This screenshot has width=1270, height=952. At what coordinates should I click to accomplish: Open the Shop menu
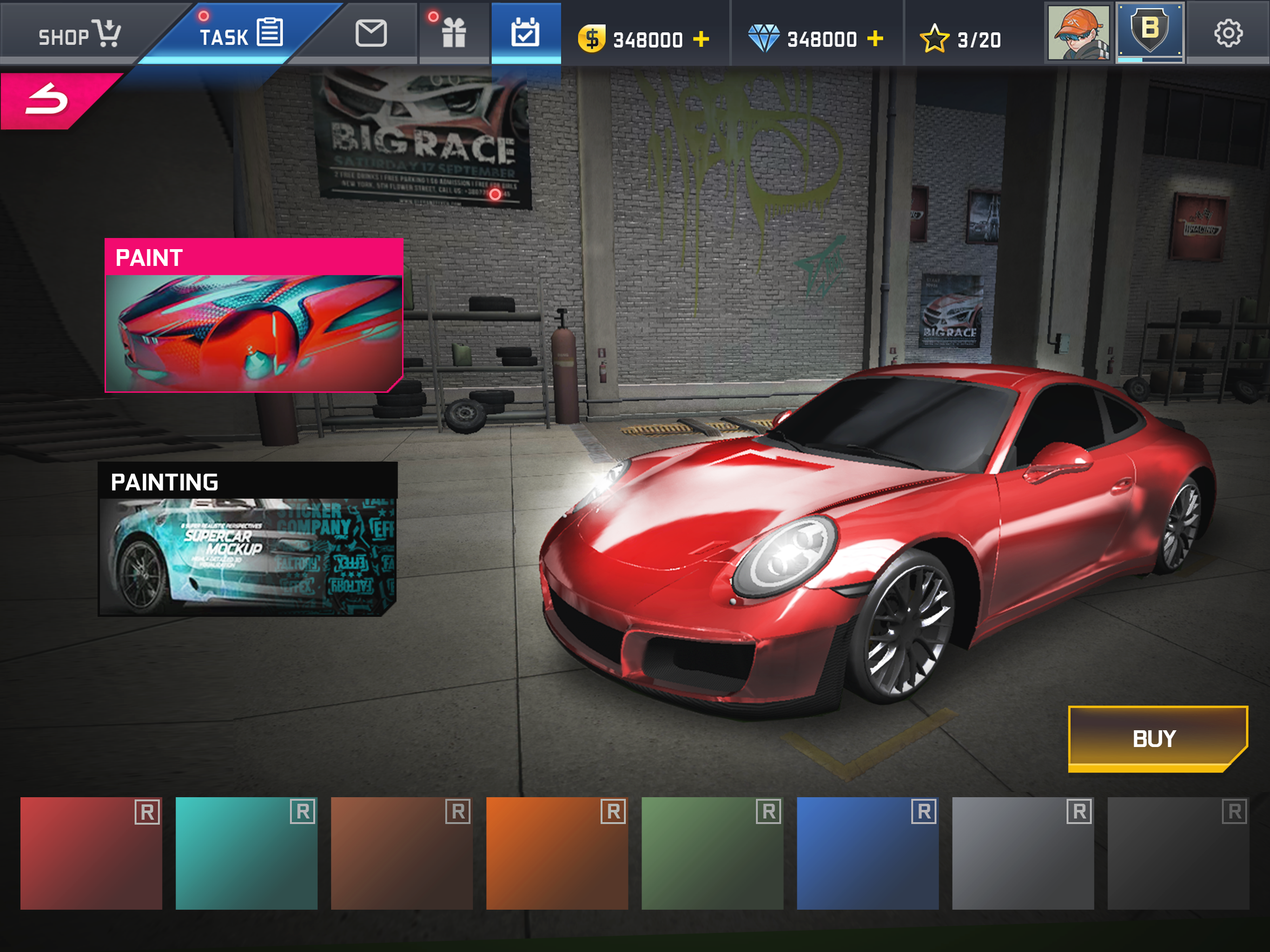click(x=78, y=34)
